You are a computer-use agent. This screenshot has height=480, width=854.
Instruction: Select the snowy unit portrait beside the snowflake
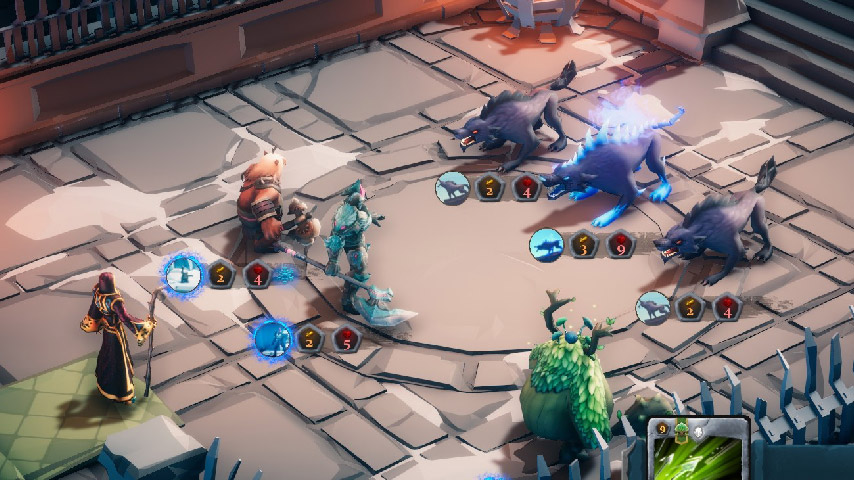click(183, 273)
